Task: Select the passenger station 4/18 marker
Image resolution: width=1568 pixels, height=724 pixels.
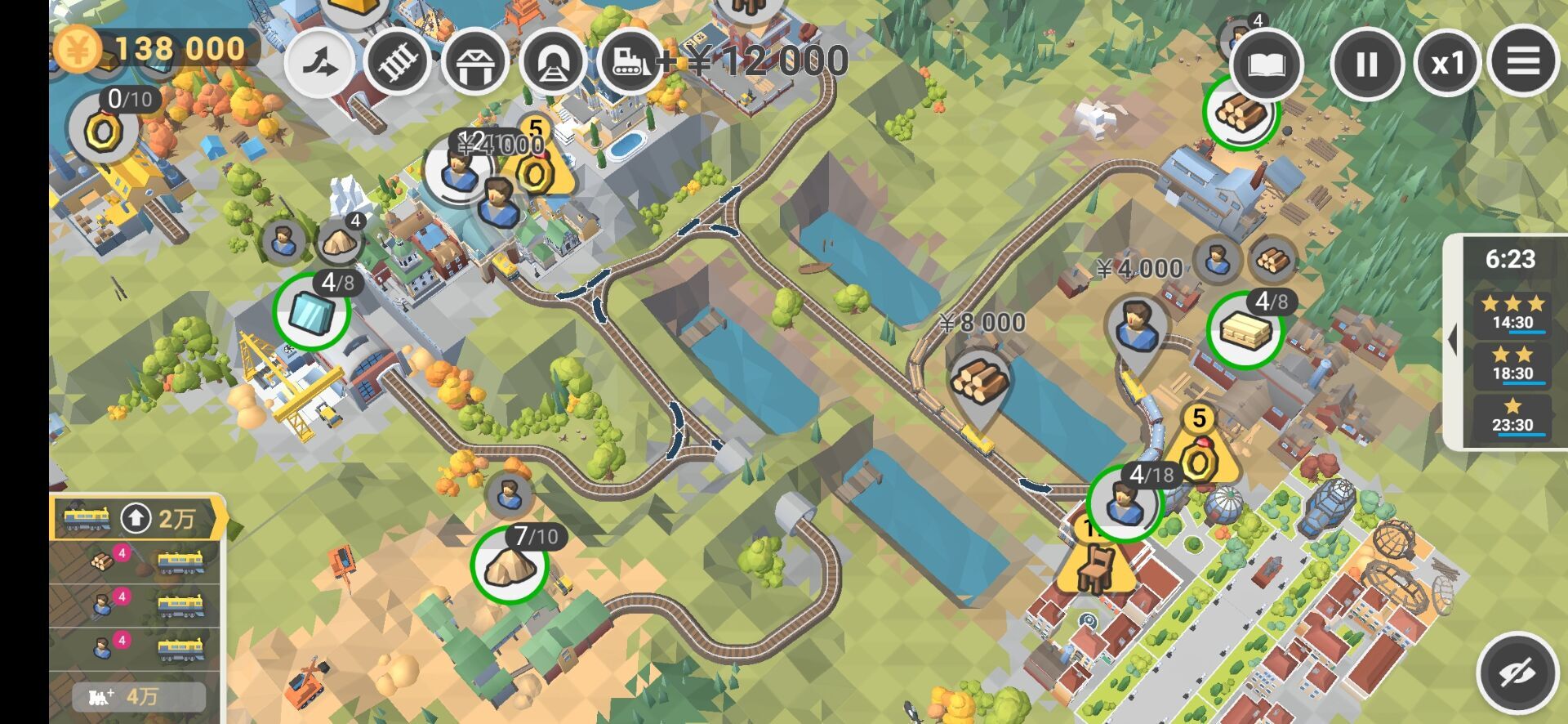Action: click(1124, 503)
